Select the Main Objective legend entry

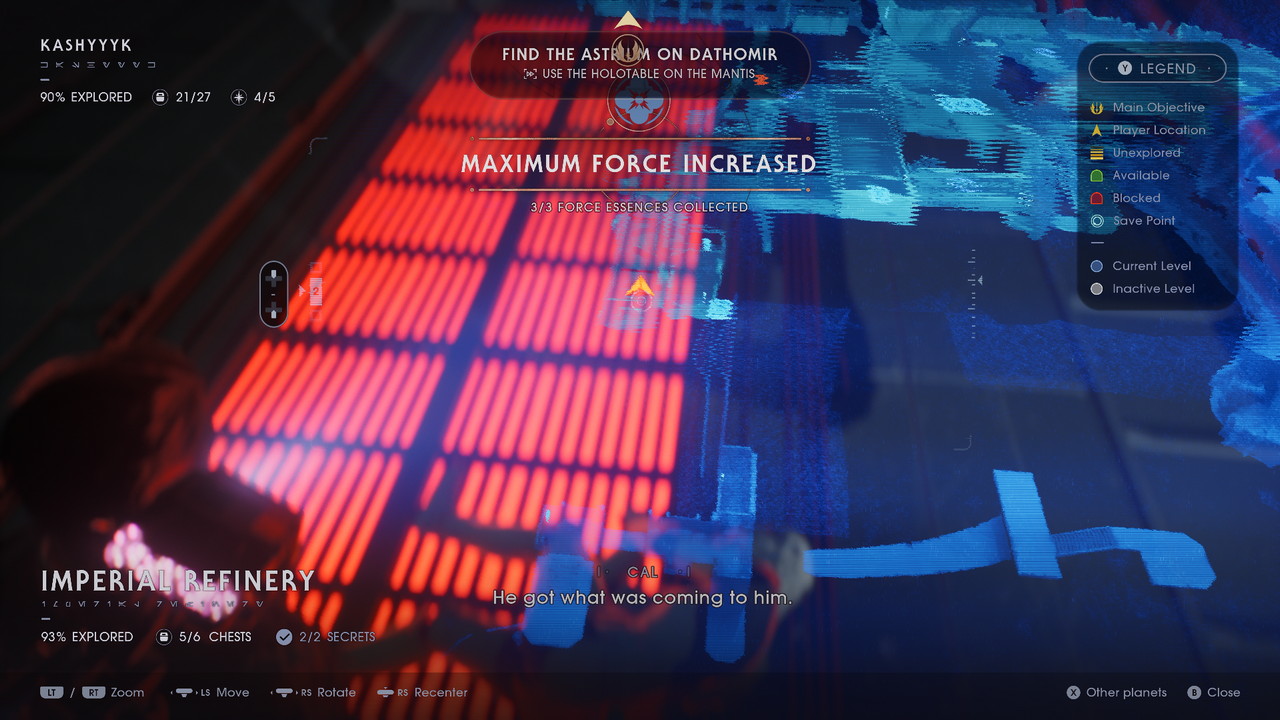pyautogui.click(x=1157, y=107)
